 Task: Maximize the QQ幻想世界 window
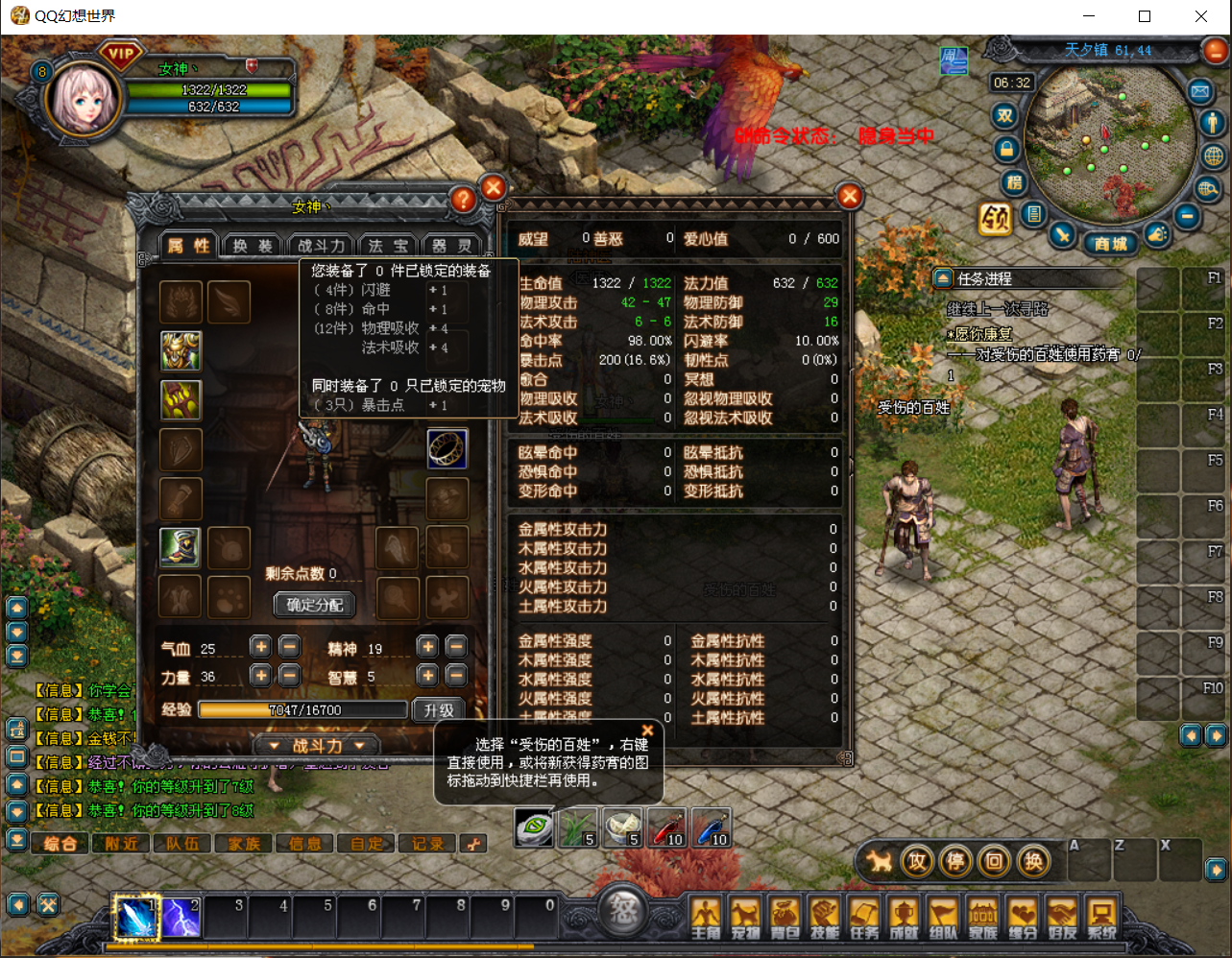1145,16
